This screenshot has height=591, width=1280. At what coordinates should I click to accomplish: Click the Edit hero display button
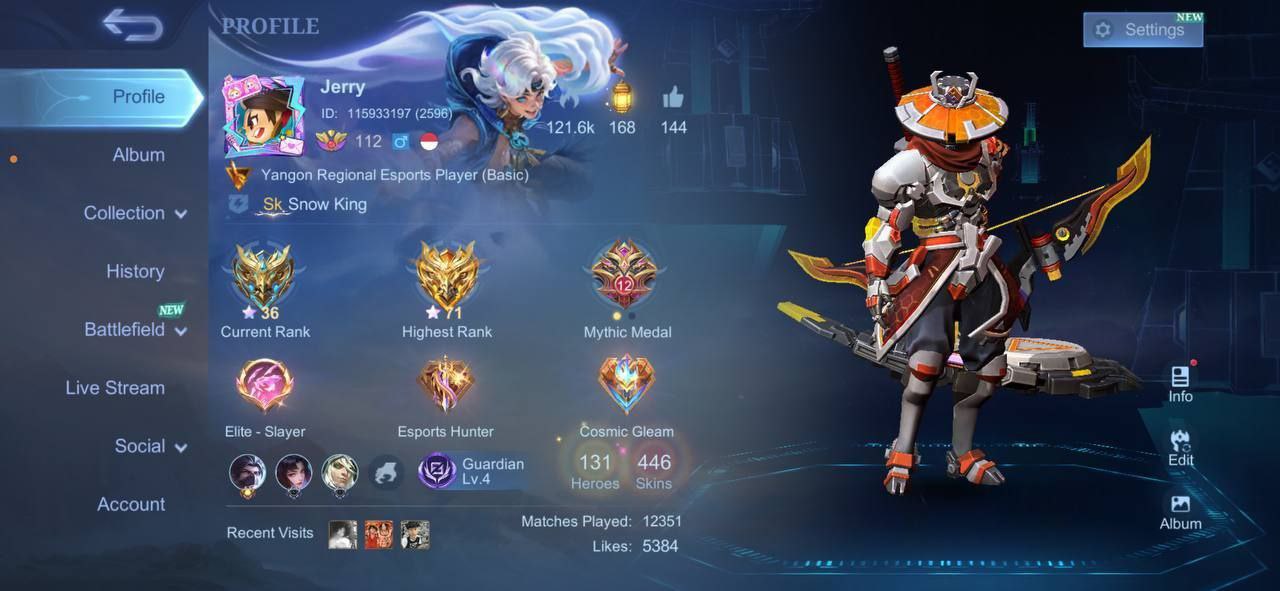click(1180, 448)
